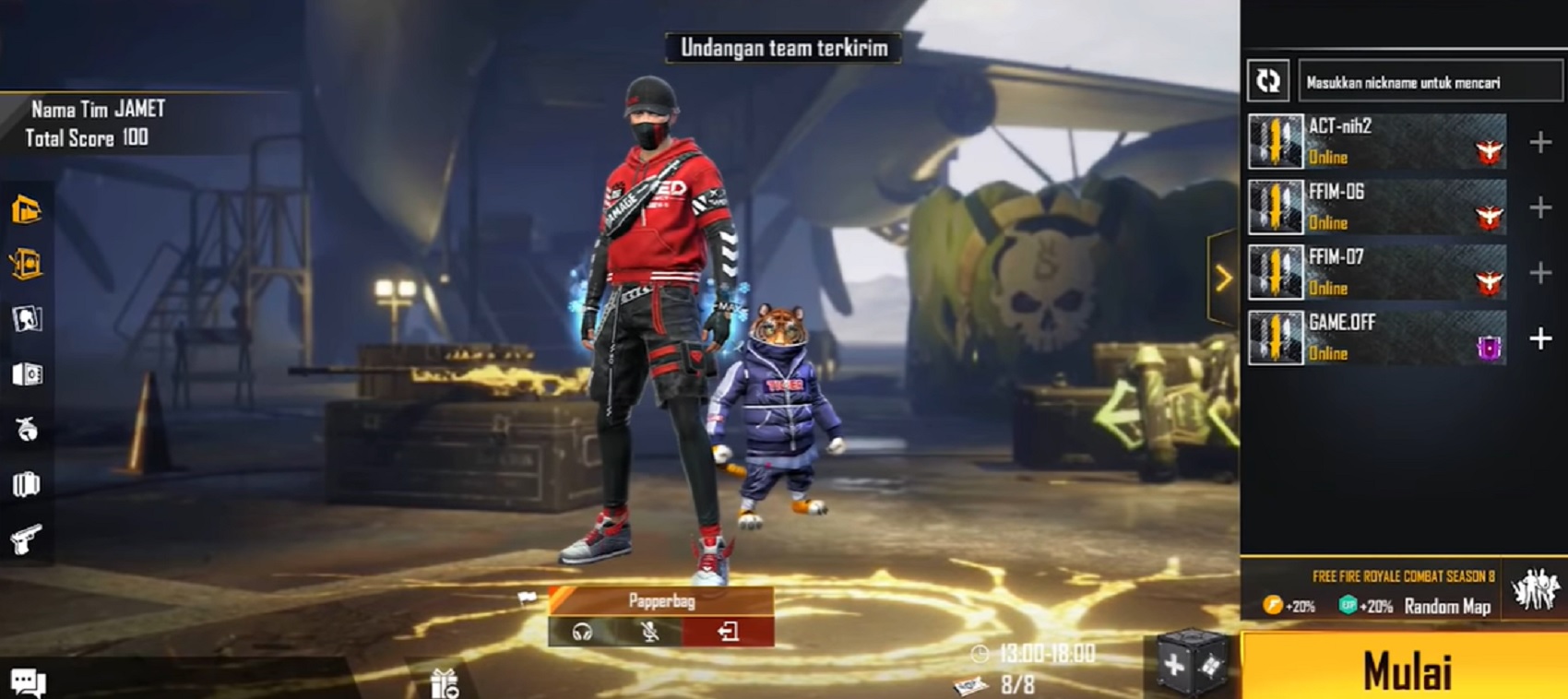The width and height of the screenshot is (1568, 699).
Task: Toggle the headphone voice chat icon
Action: [583, 634]
